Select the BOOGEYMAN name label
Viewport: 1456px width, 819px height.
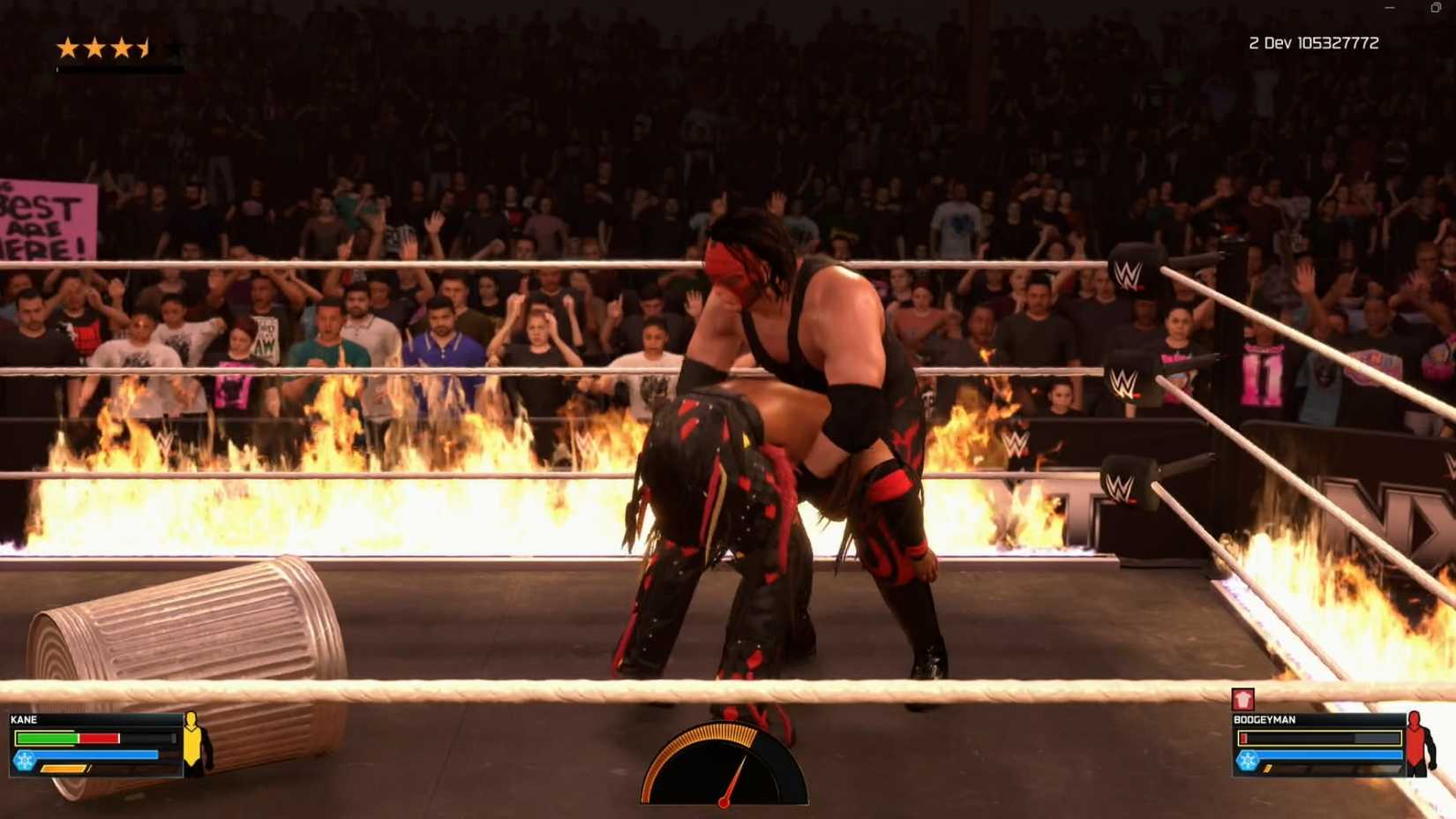coord(1265,719)
